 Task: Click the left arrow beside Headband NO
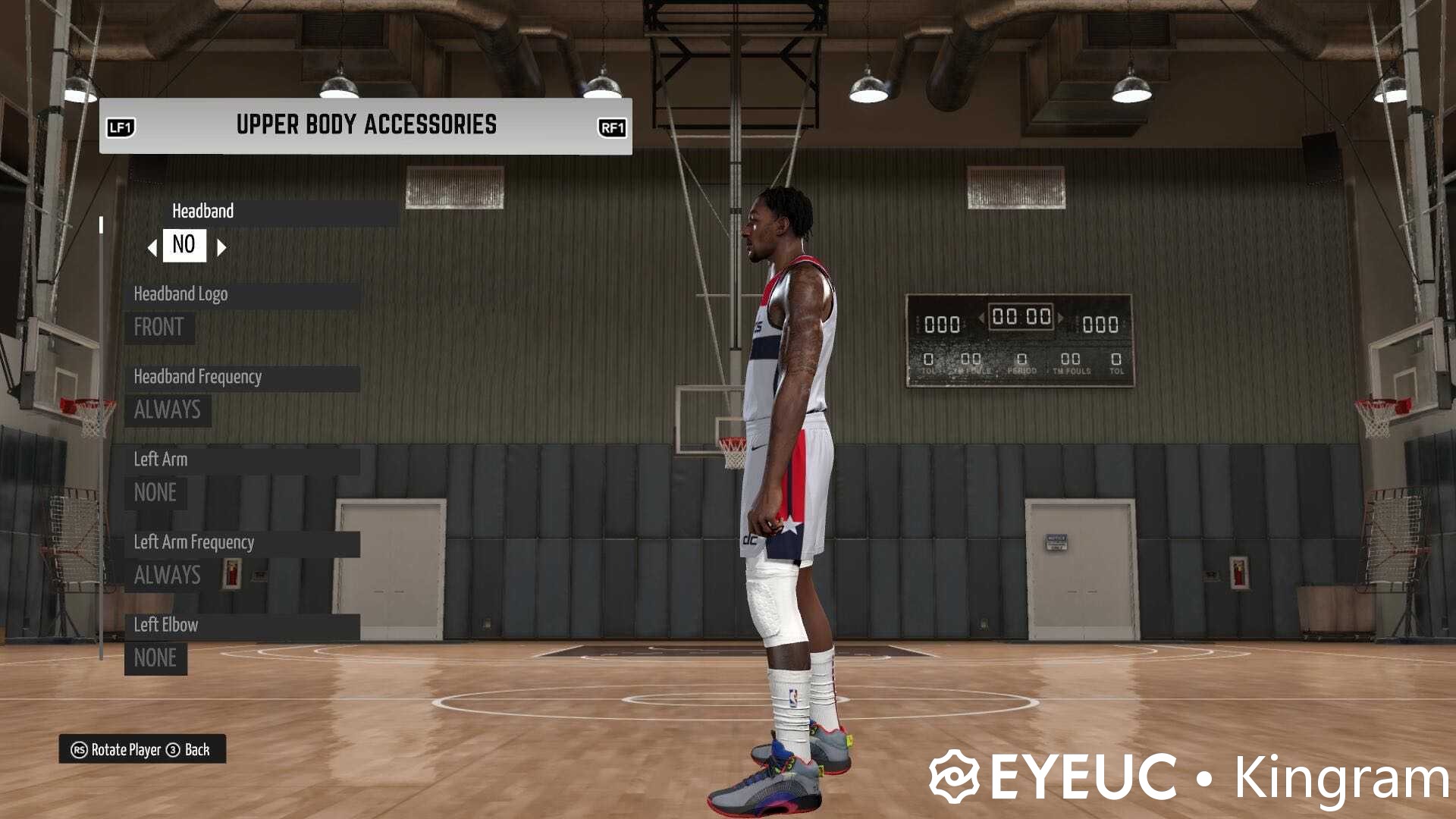click(152, 247)
